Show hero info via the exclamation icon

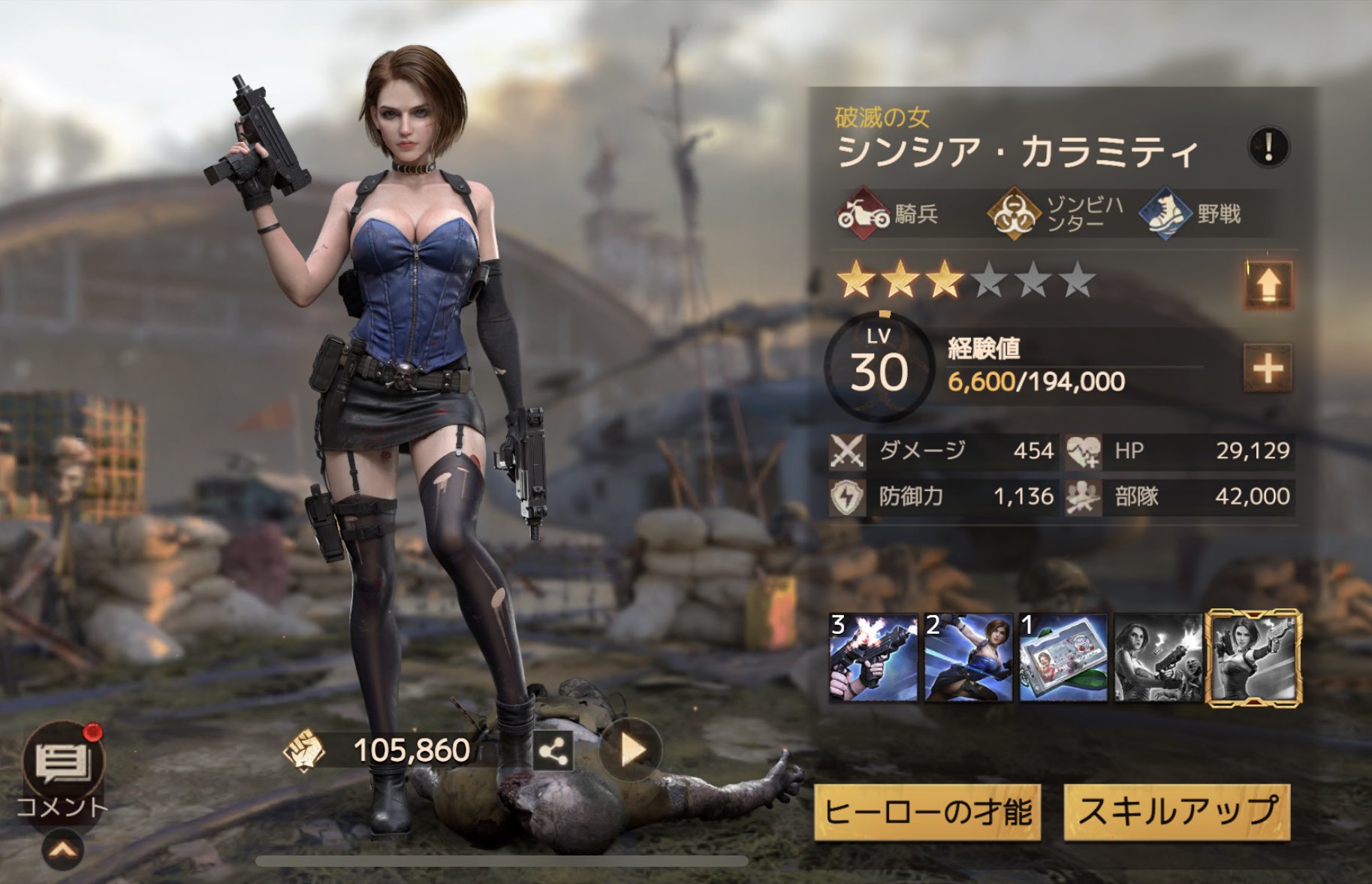point(1268,146)
